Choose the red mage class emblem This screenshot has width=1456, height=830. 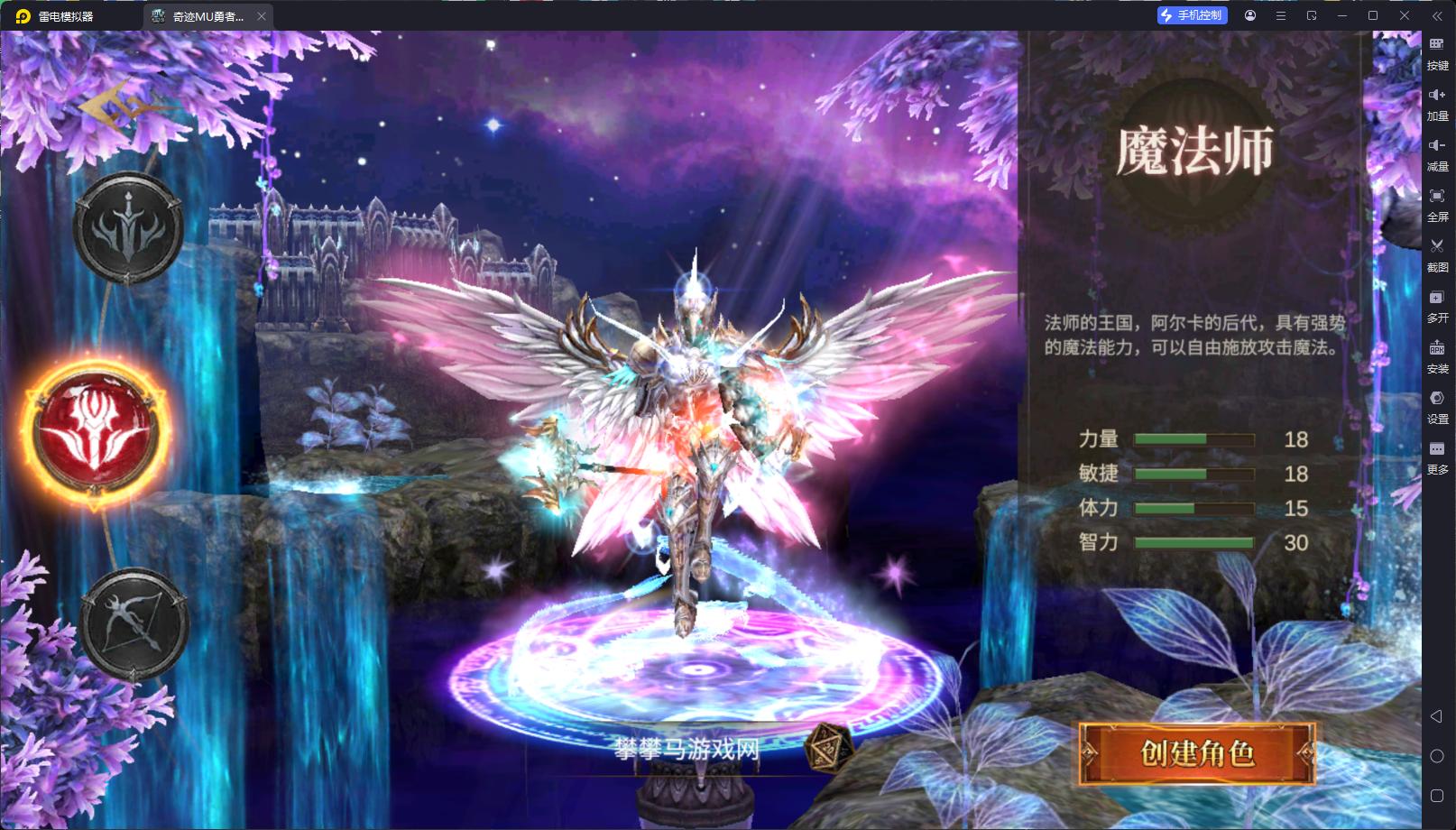(x=96, y=432)
